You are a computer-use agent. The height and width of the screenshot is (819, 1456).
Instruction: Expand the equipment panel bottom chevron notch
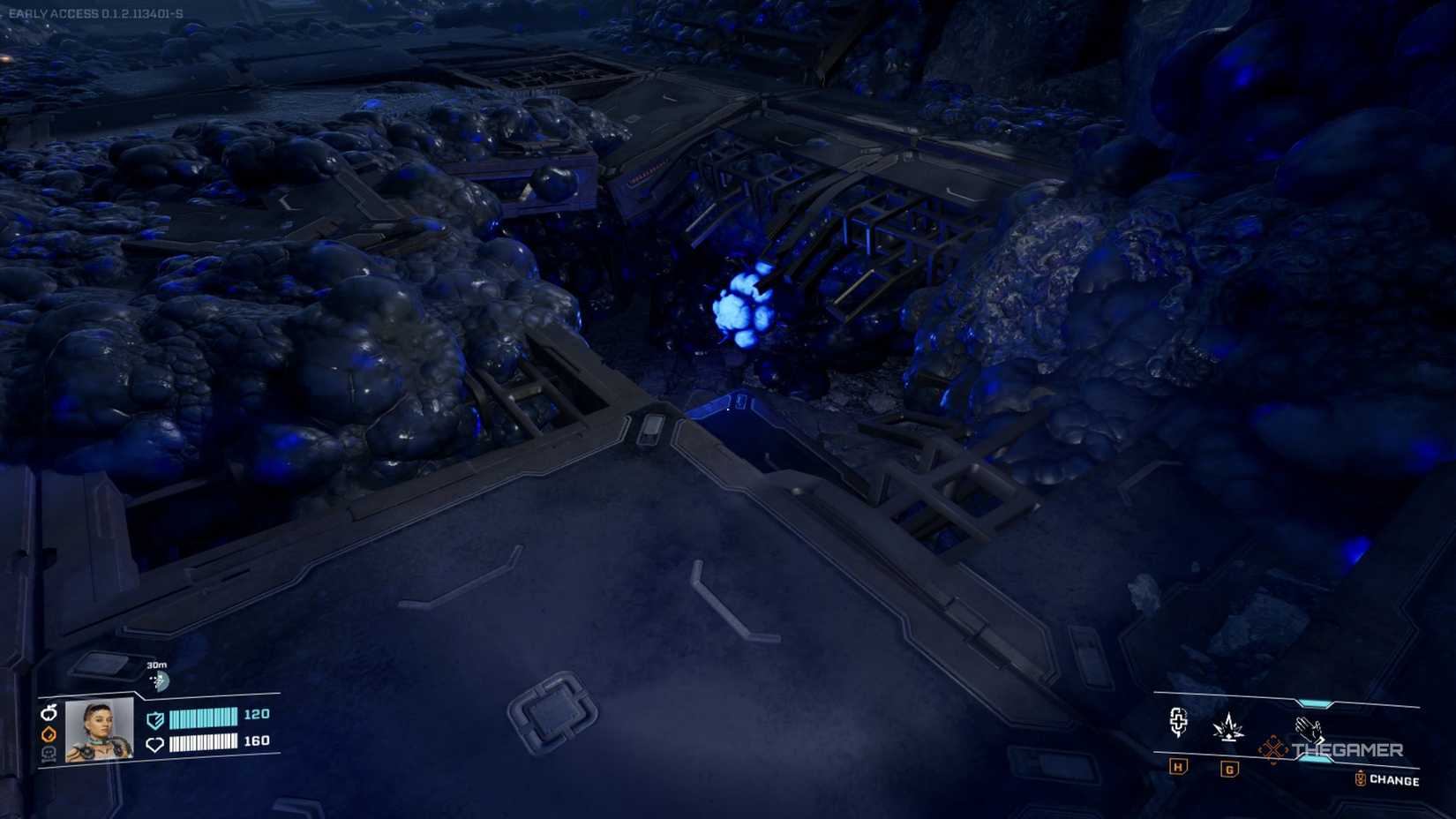[x=1314, y=759]
